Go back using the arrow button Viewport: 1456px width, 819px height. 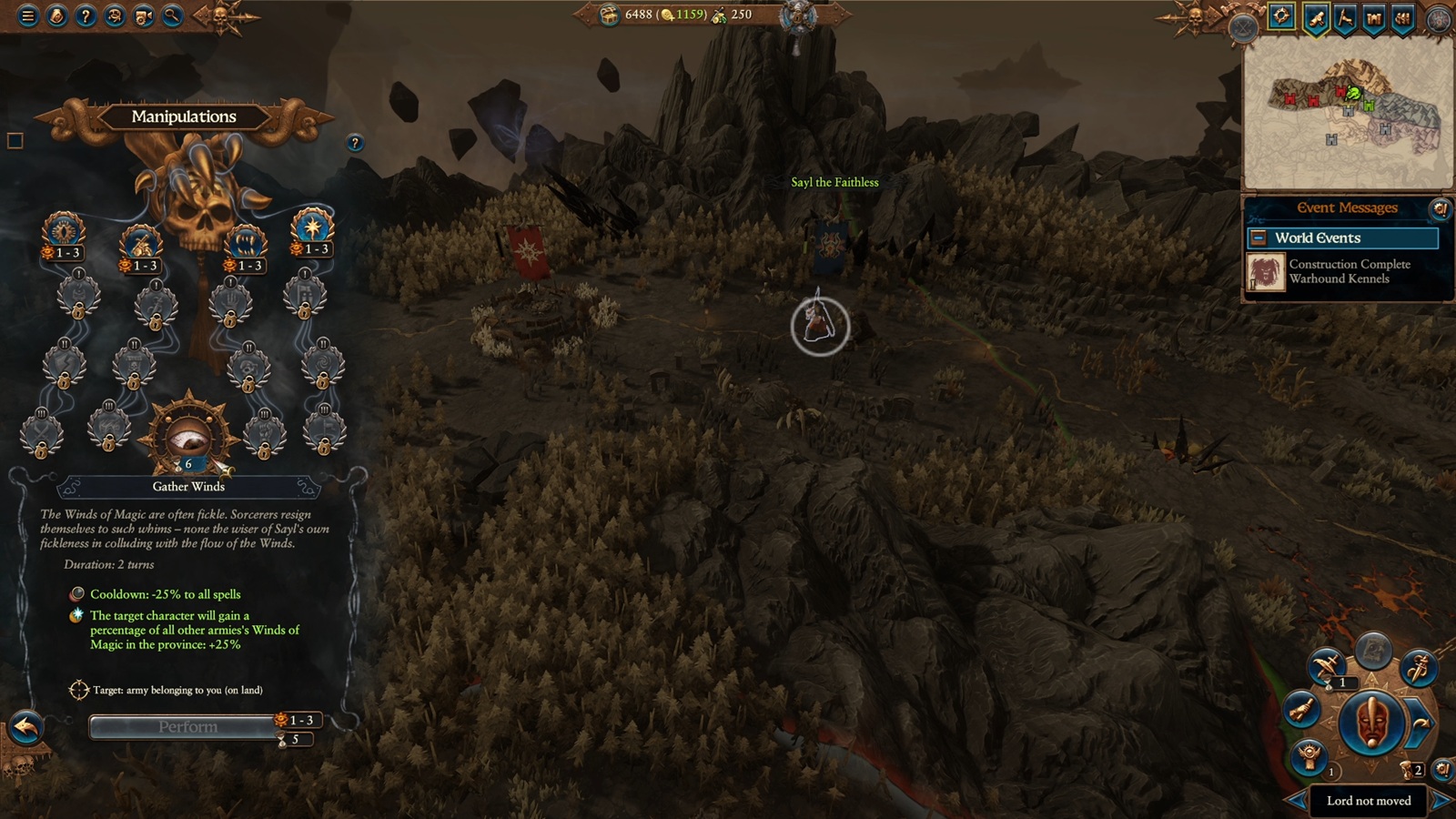tap(26, 727)
